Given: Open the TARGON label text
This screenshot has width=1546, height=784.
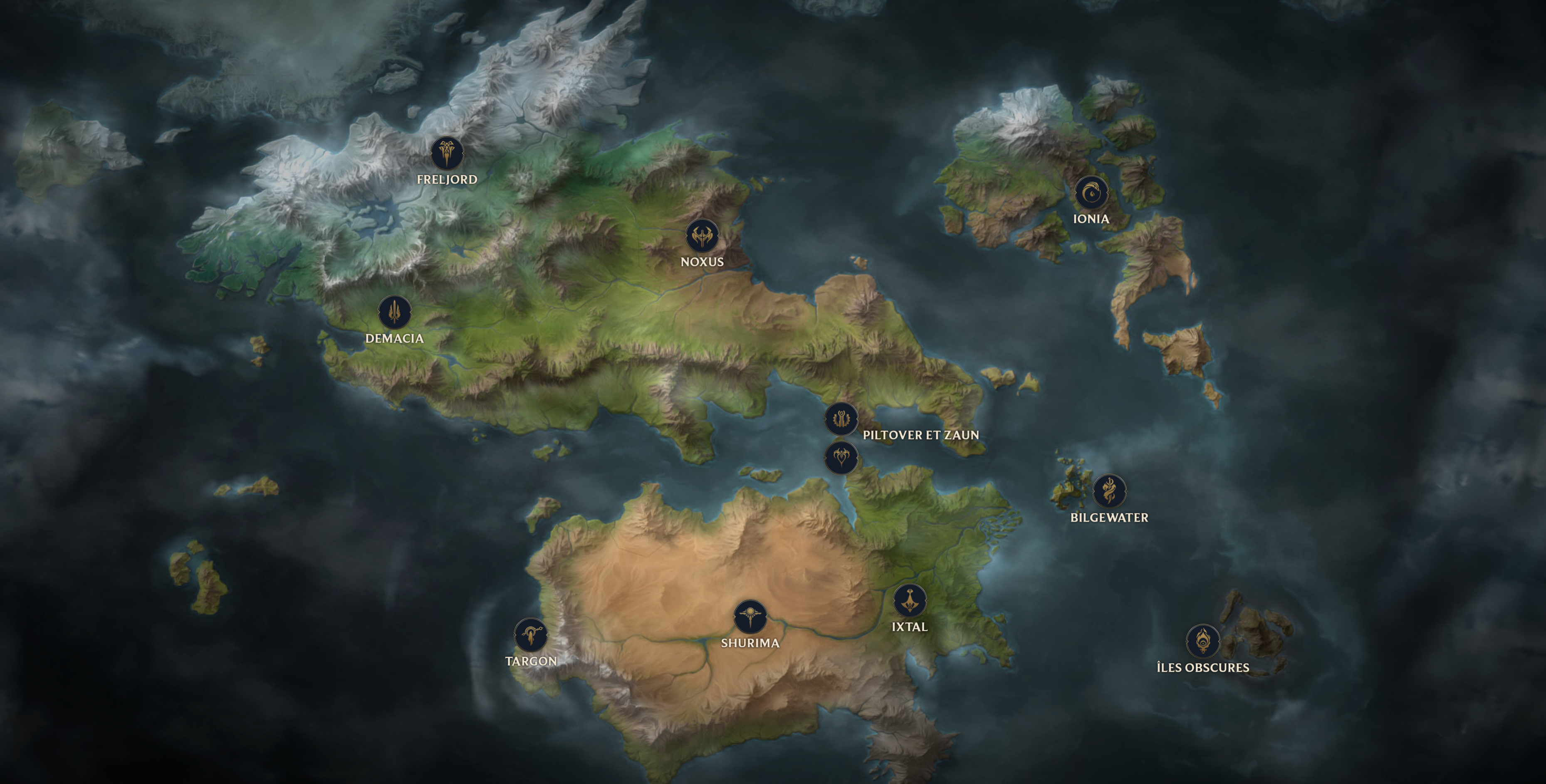Looking at the screenshot, I should pyautogui.click(x=531, y=661).
